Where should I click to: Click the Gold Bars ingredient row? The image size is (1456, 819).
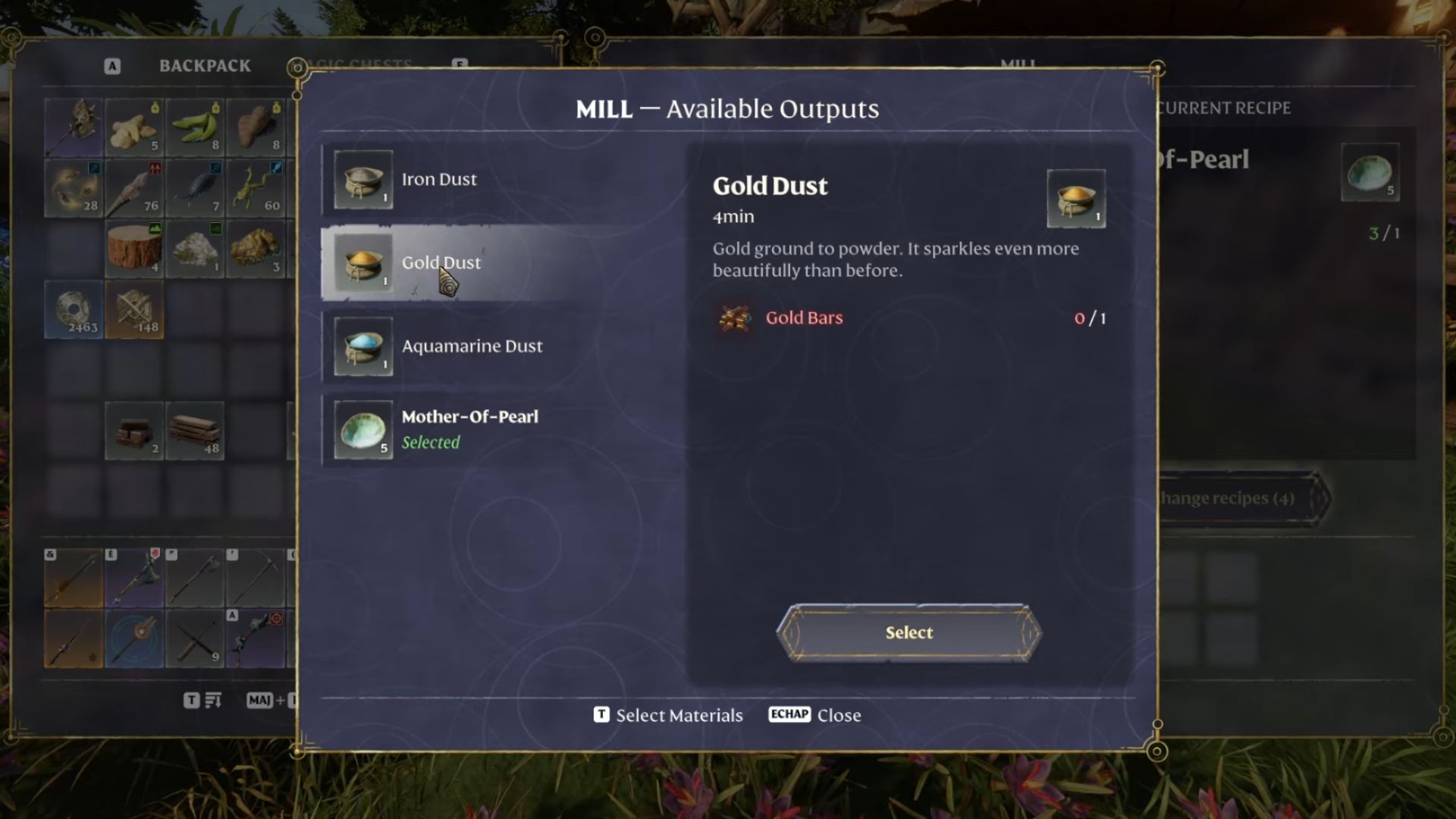click(x=908, y=318)
